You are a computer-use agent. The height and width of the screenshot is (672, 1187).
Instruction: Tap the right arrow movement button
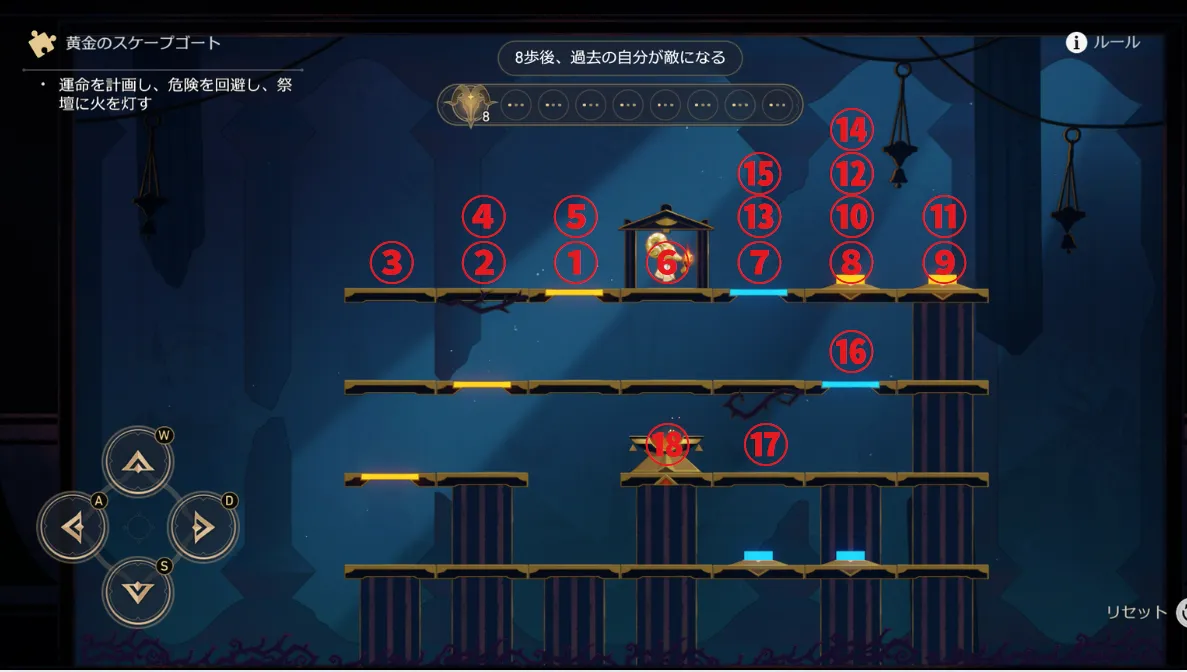(x=203, y=526)
